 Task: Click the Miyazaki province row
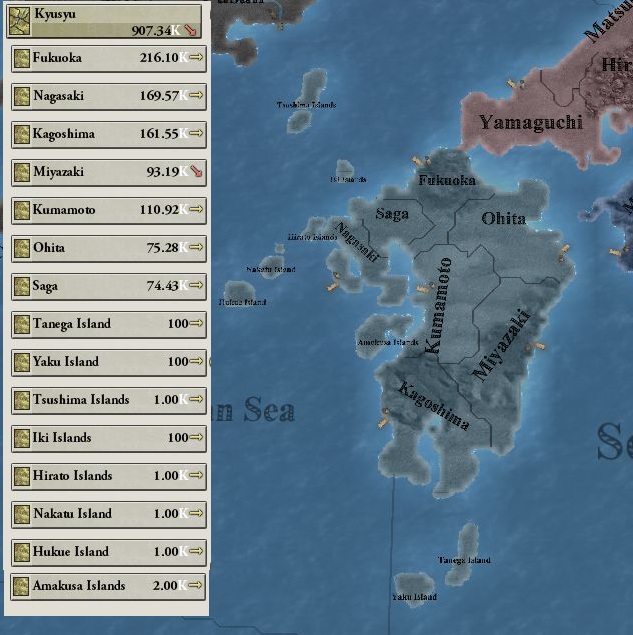[x=108, y=172]
